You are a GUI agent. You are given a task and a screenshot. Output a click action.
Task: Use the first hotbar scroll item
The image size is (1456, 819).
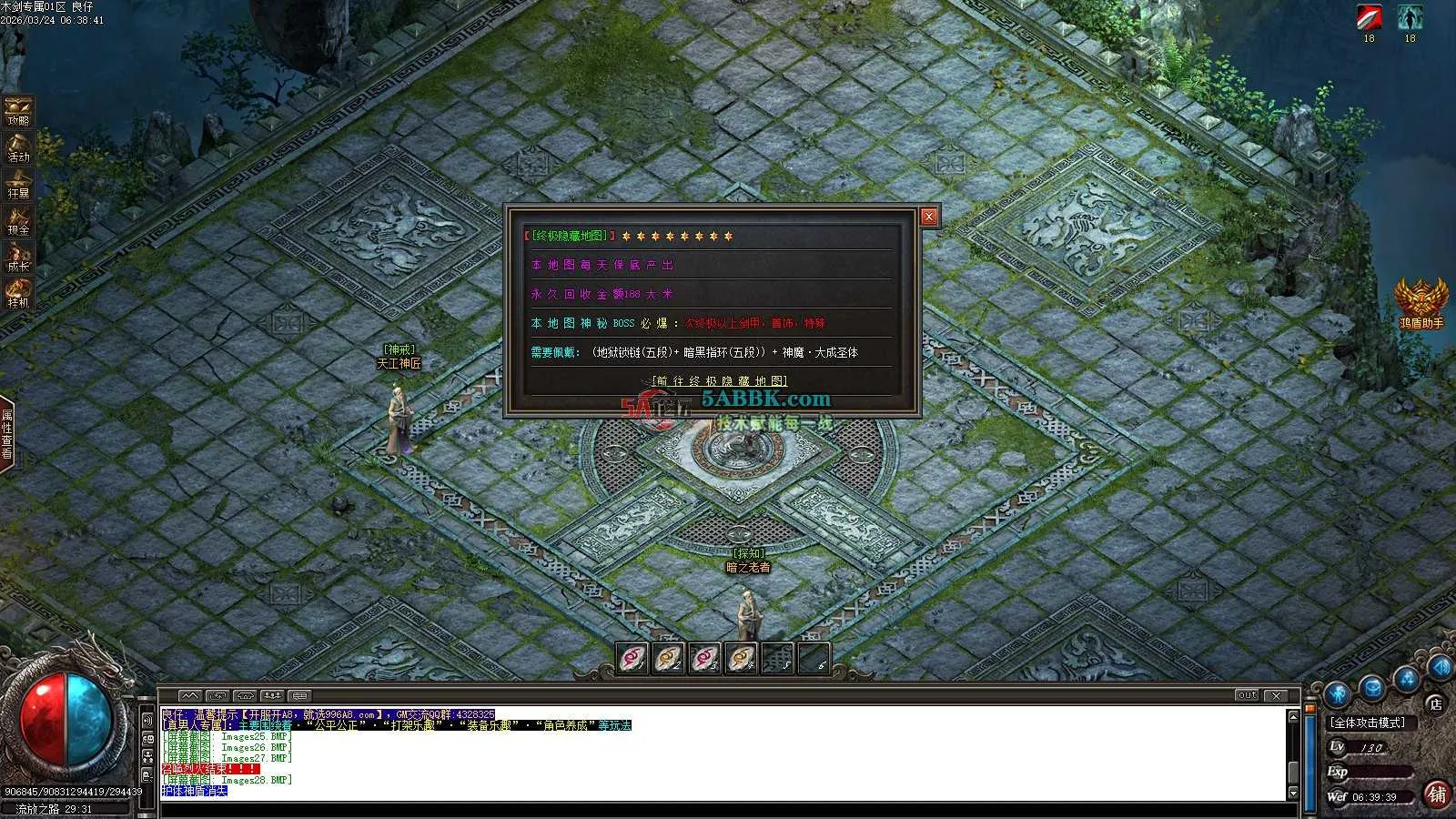coord(632,658)
